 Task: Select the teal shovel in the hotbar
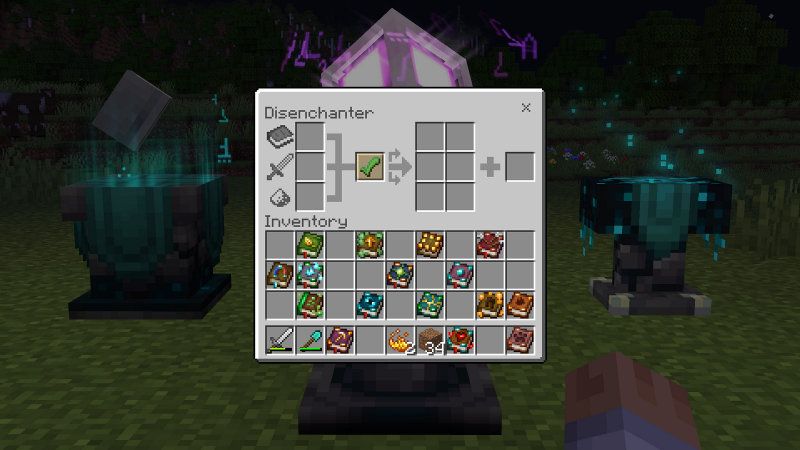(x=310, y=341)
